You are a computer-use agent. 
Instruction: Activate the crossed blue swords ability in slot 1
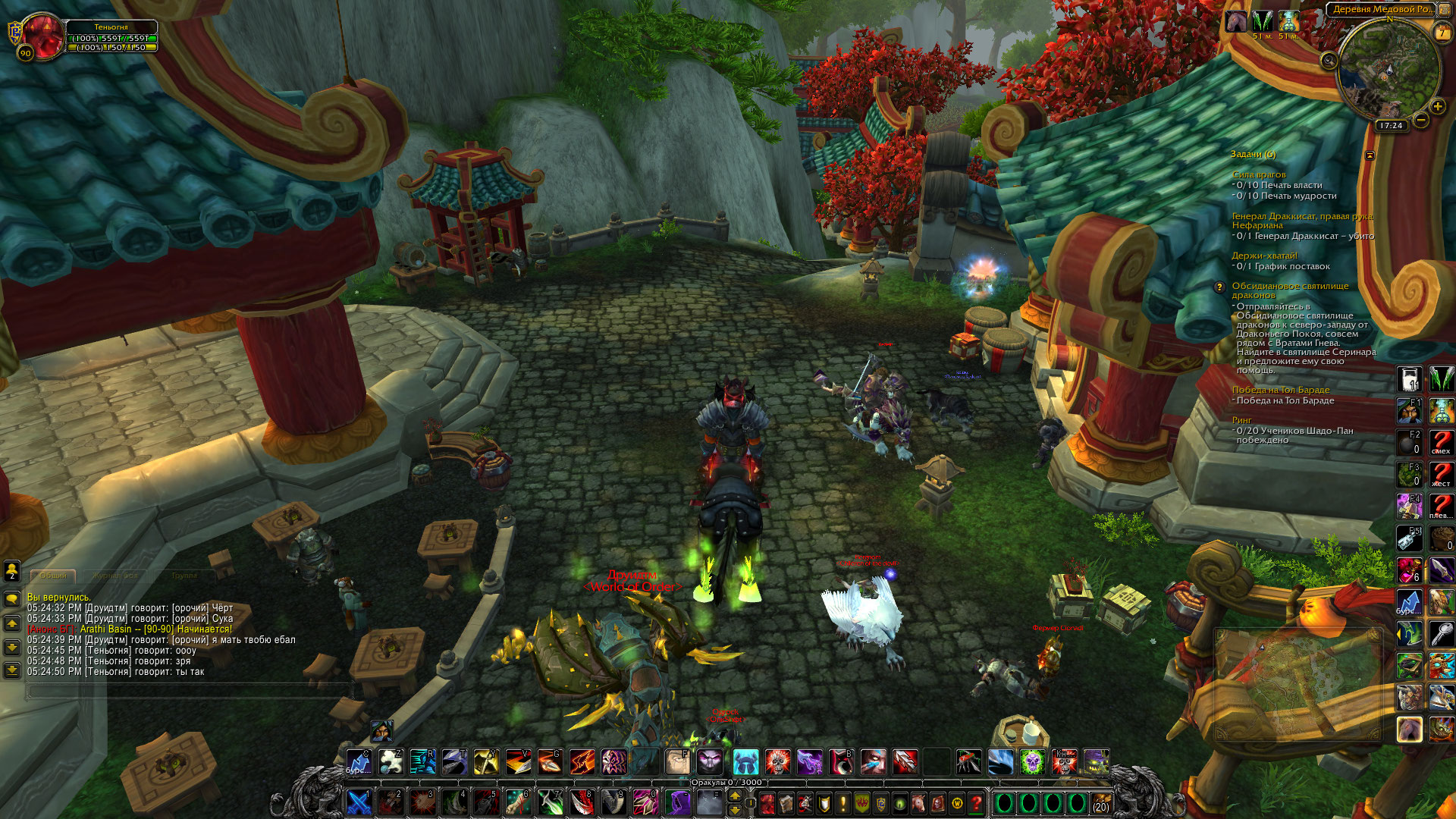[359, 802]
